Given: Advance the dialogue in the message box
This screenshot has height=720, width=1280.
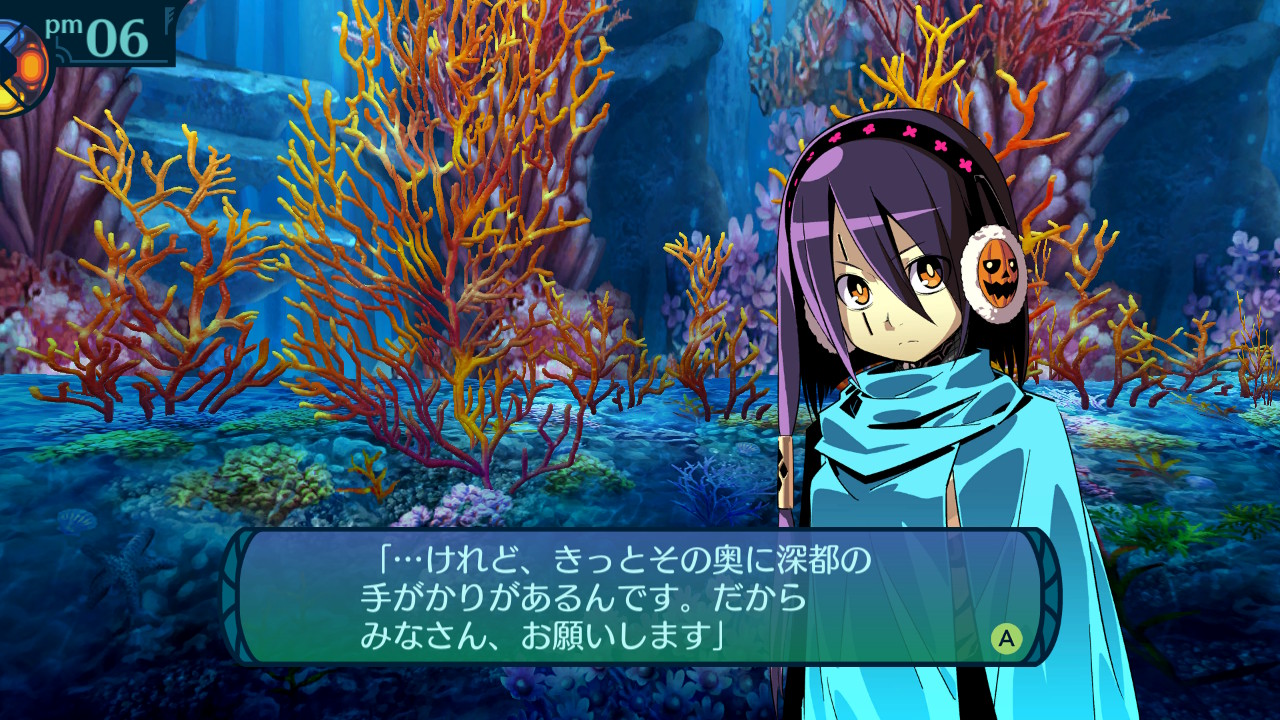Looking at the screenshot, I should (1006, 637).
